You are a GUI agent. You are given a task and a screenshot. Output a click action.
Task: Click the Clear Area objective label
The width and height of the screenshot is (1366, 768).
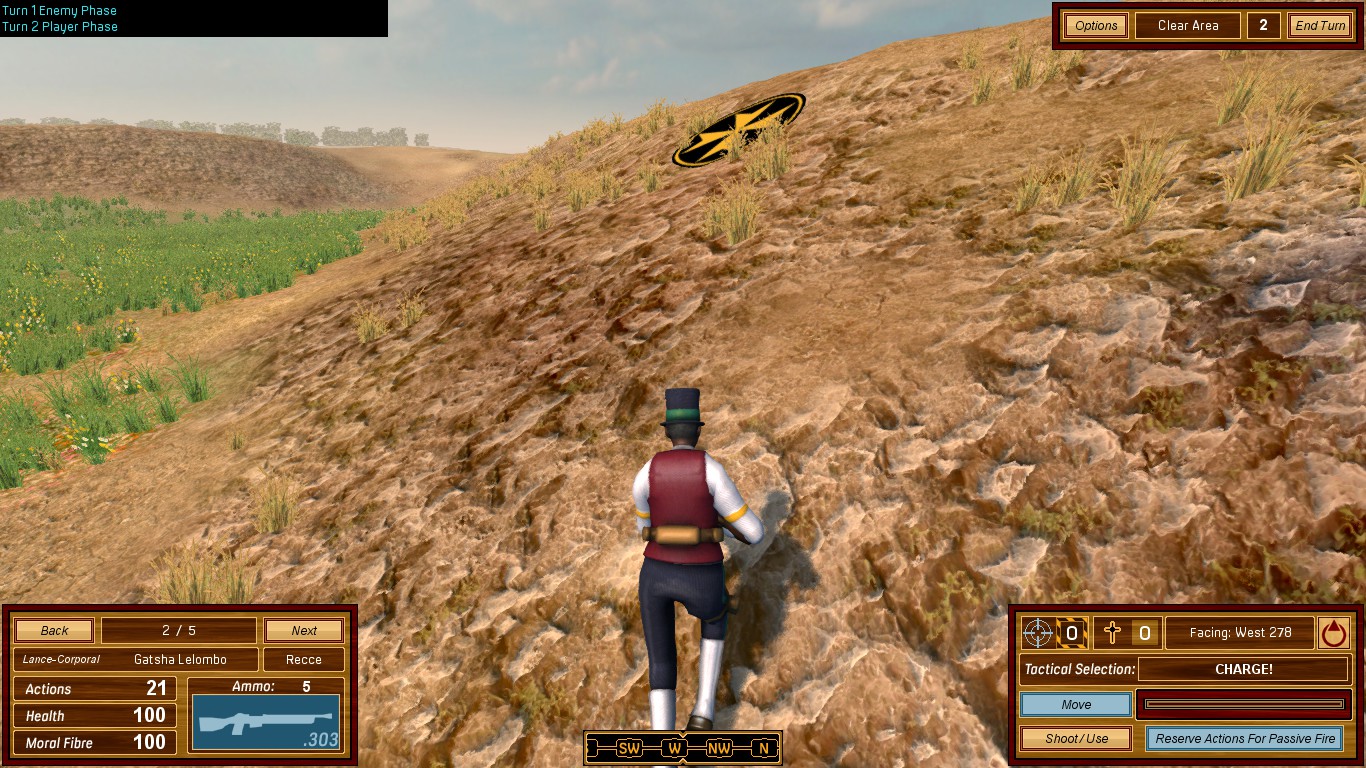click(1187, 26)
